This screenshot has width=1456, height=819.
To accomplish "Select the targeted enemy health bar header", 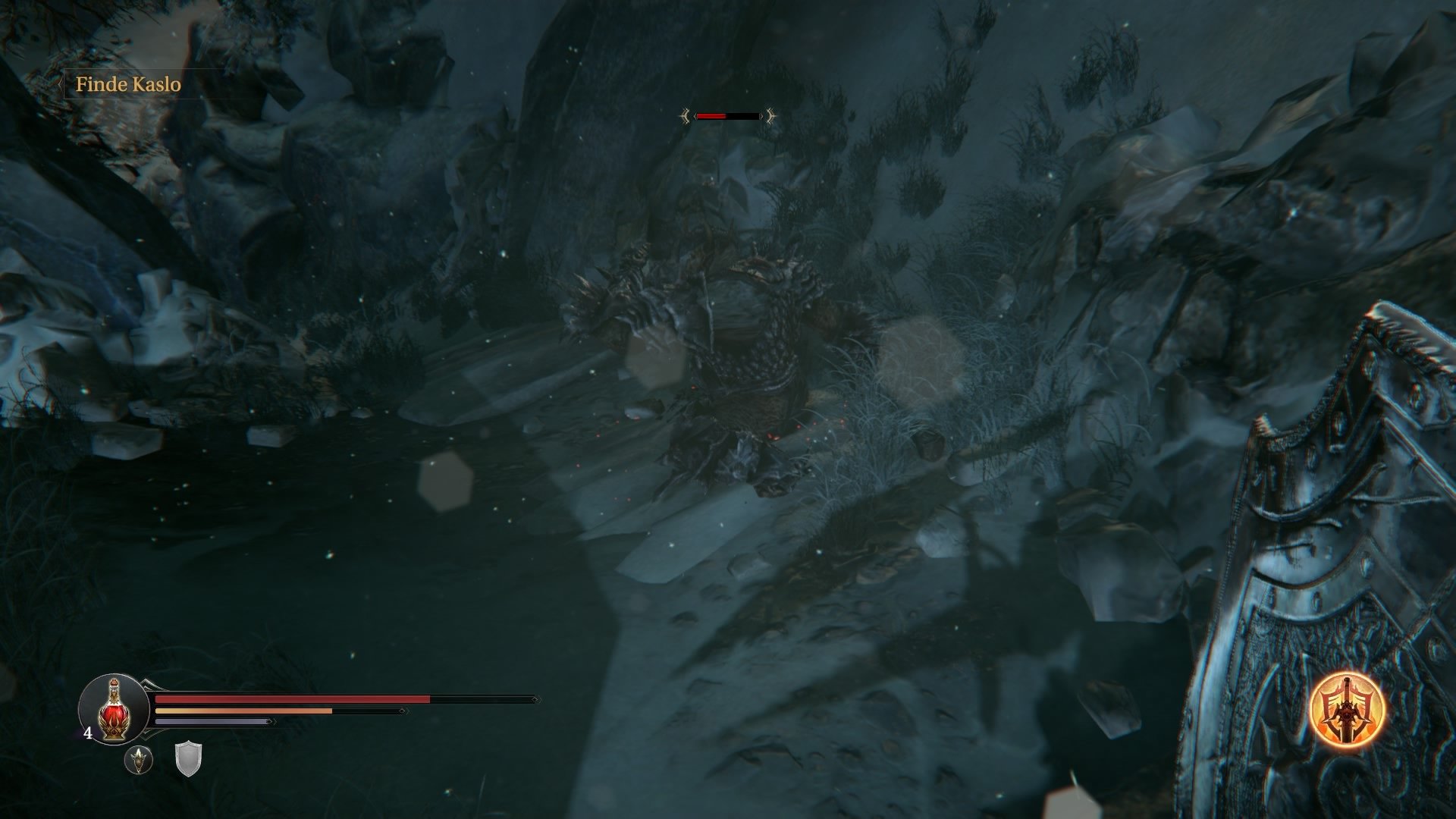I will [x=728, y=116].
